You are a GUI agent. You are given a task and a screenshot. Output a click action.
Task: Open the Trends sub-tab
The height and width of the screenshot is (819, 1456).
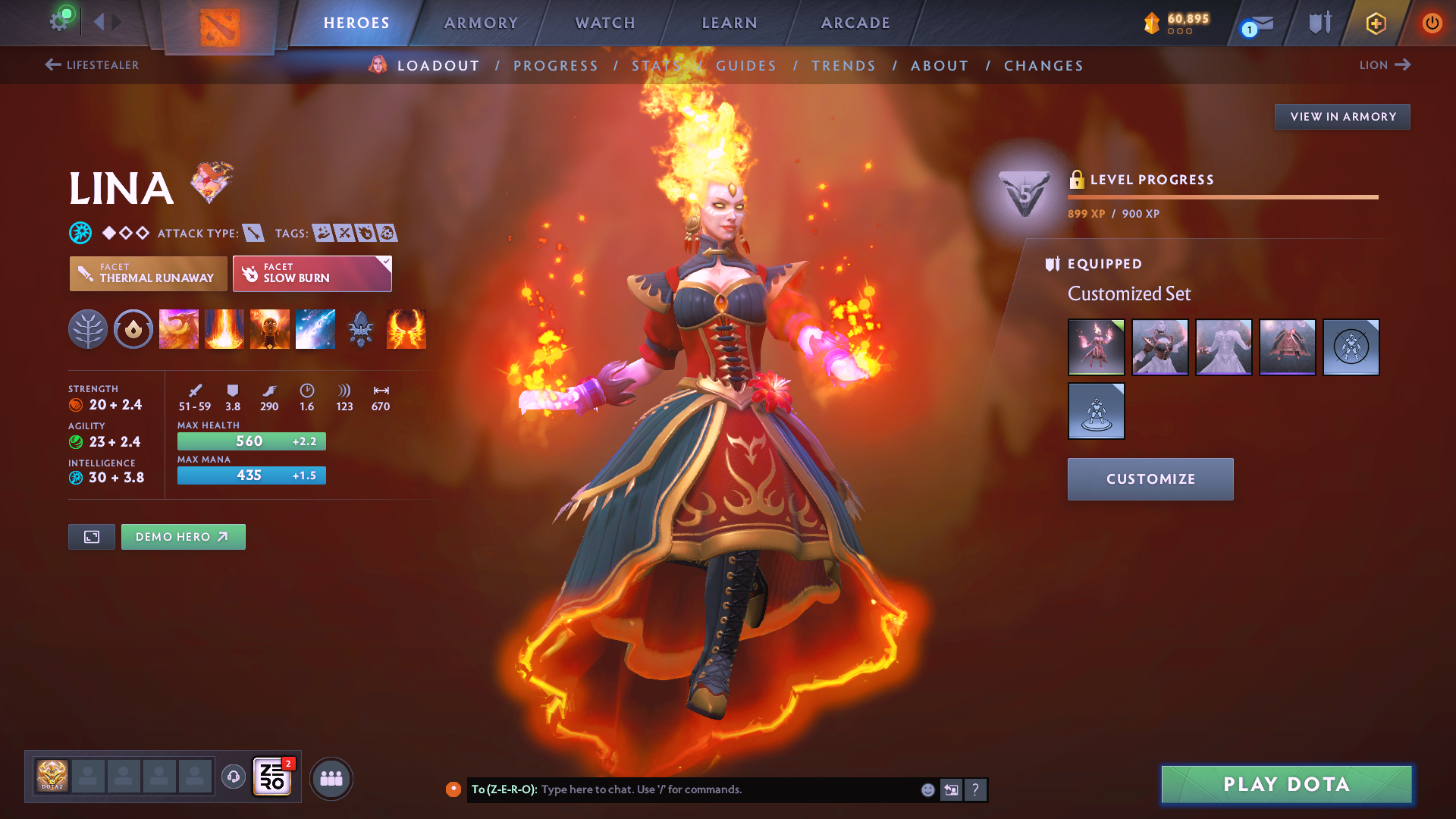(843, 66)
